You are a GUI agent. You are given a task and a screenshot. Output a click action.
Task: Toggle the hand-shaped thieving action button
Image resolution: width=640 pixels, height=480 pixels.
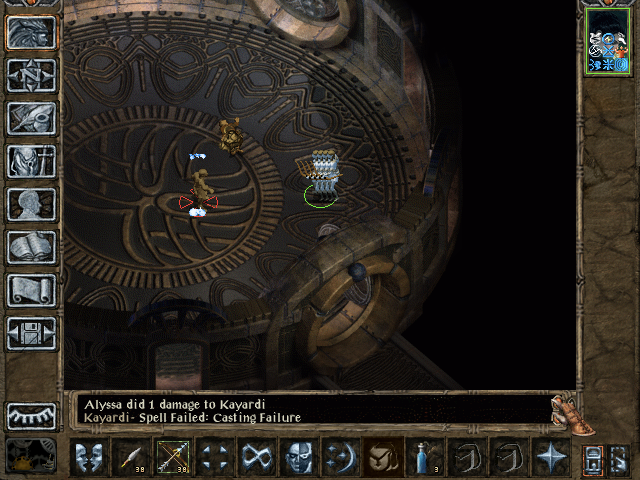click(x=383, y=457)
